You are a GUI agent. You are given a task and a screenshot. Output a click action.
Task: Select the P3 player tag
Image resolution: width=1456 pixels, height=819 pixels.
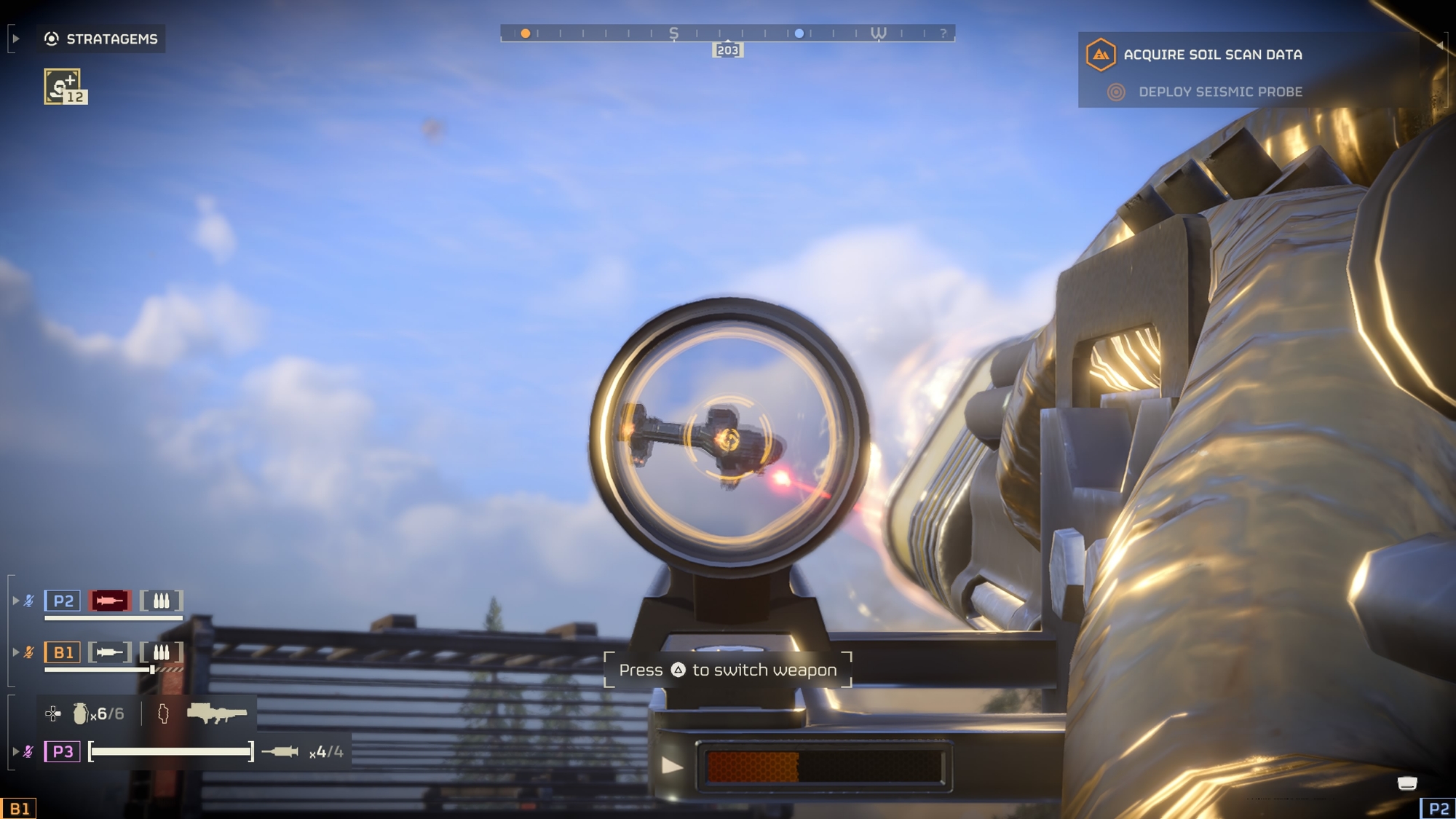coord(63,751)
